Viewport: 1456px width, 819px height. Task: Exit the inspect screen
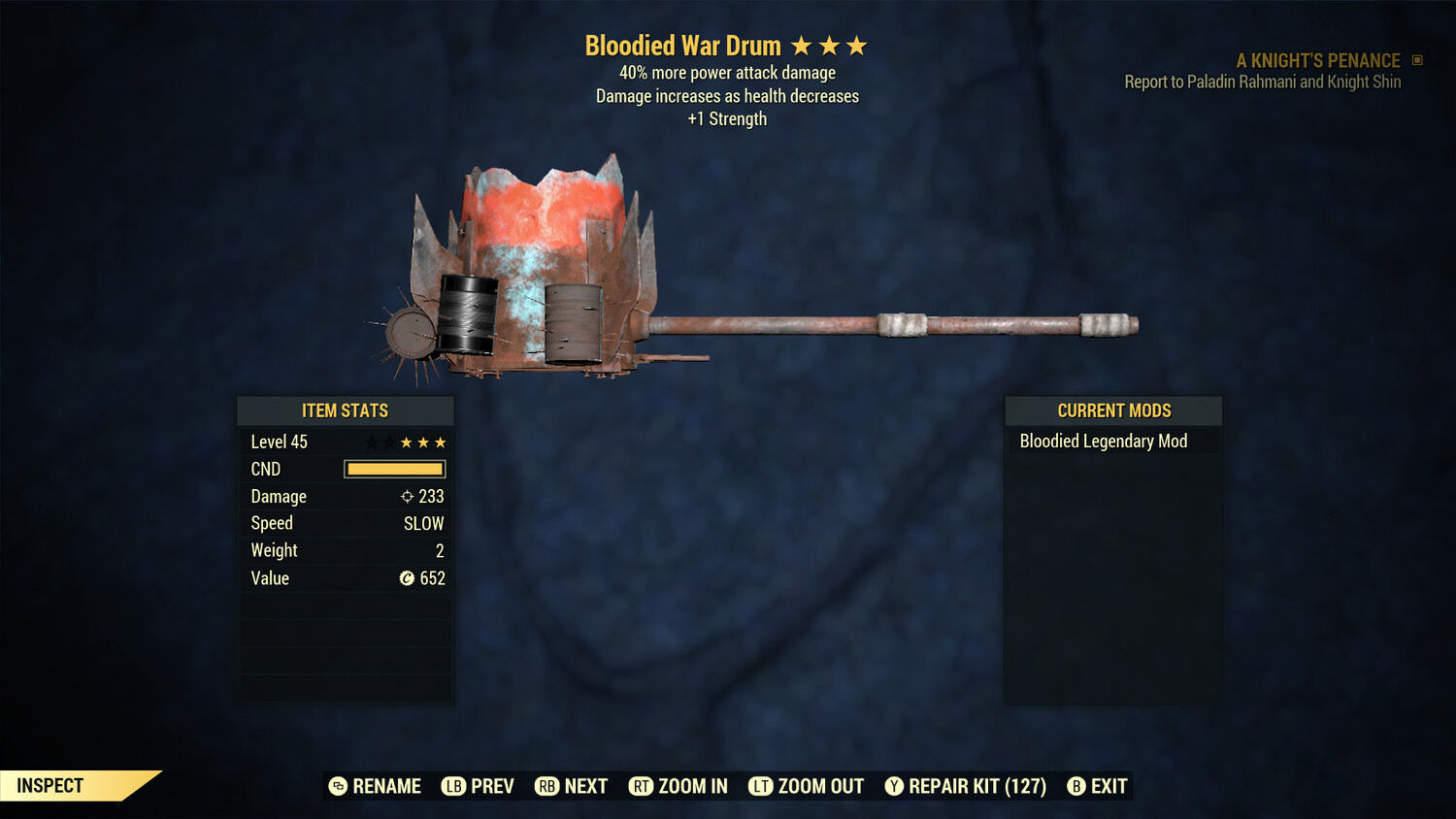click(1098, 786)
